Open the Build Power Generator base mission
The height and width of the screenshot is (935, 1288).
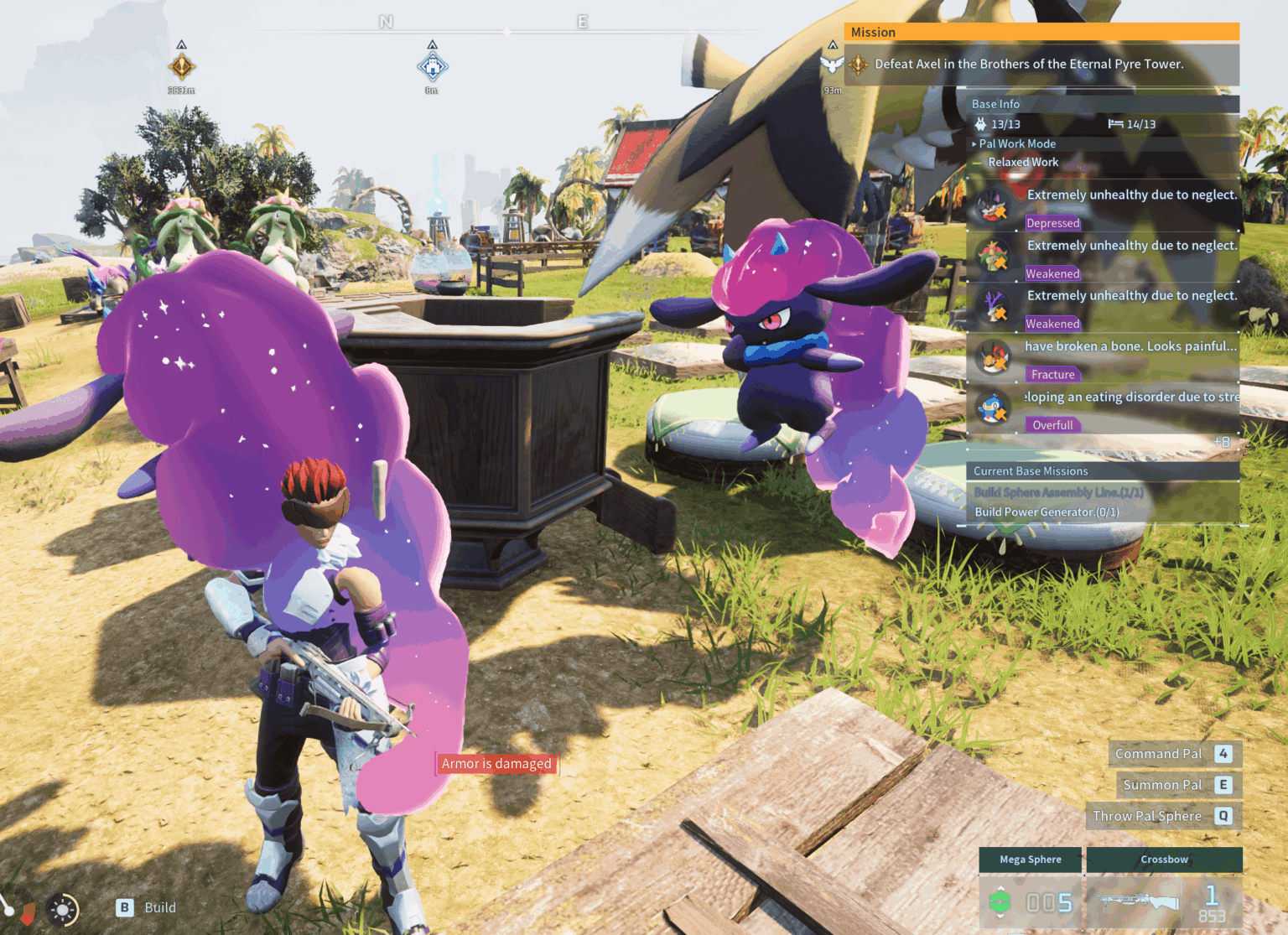[1046, 512]
